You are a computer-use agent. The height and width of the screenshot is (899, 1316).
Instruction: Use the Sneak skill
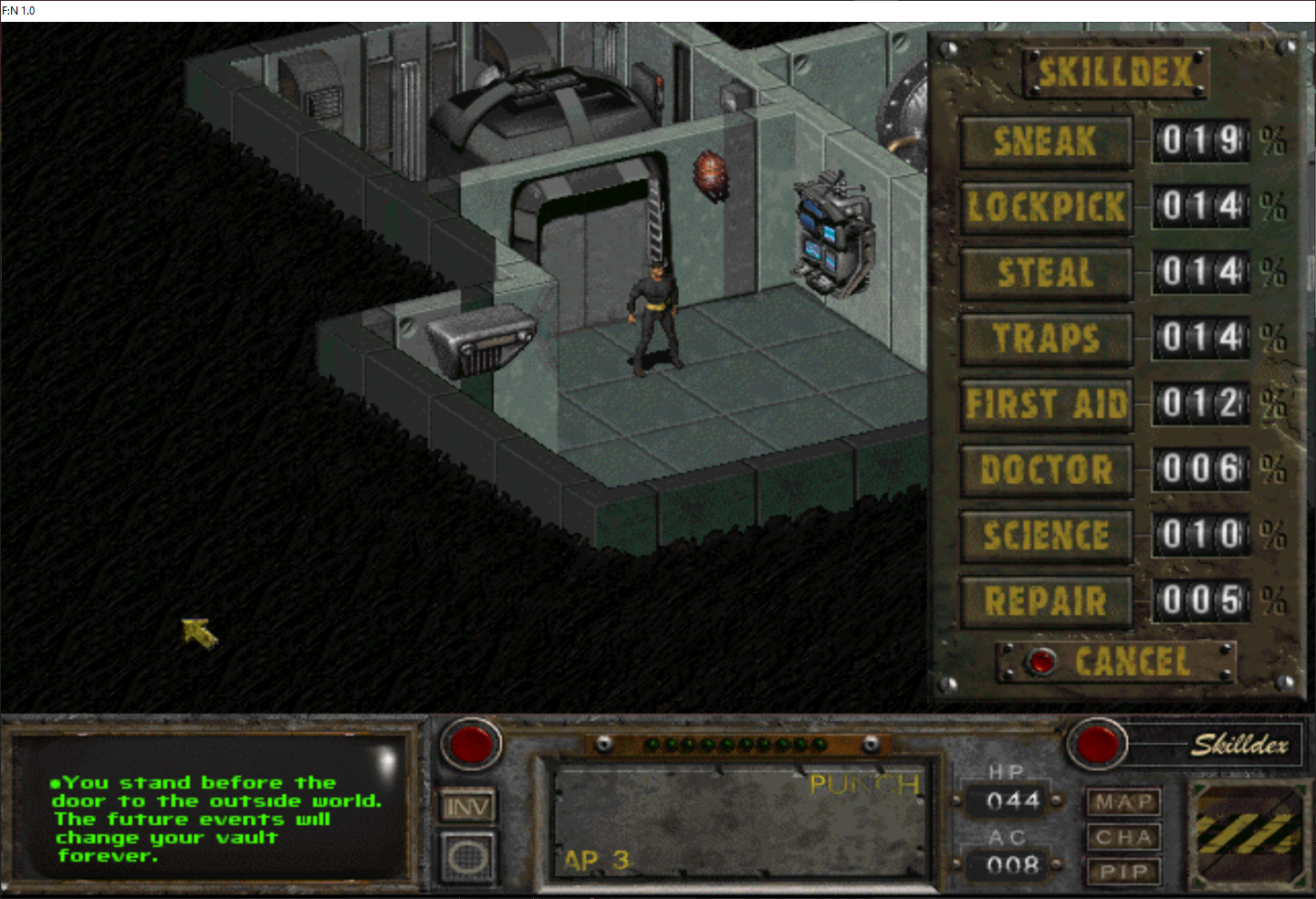[1046, 141]
